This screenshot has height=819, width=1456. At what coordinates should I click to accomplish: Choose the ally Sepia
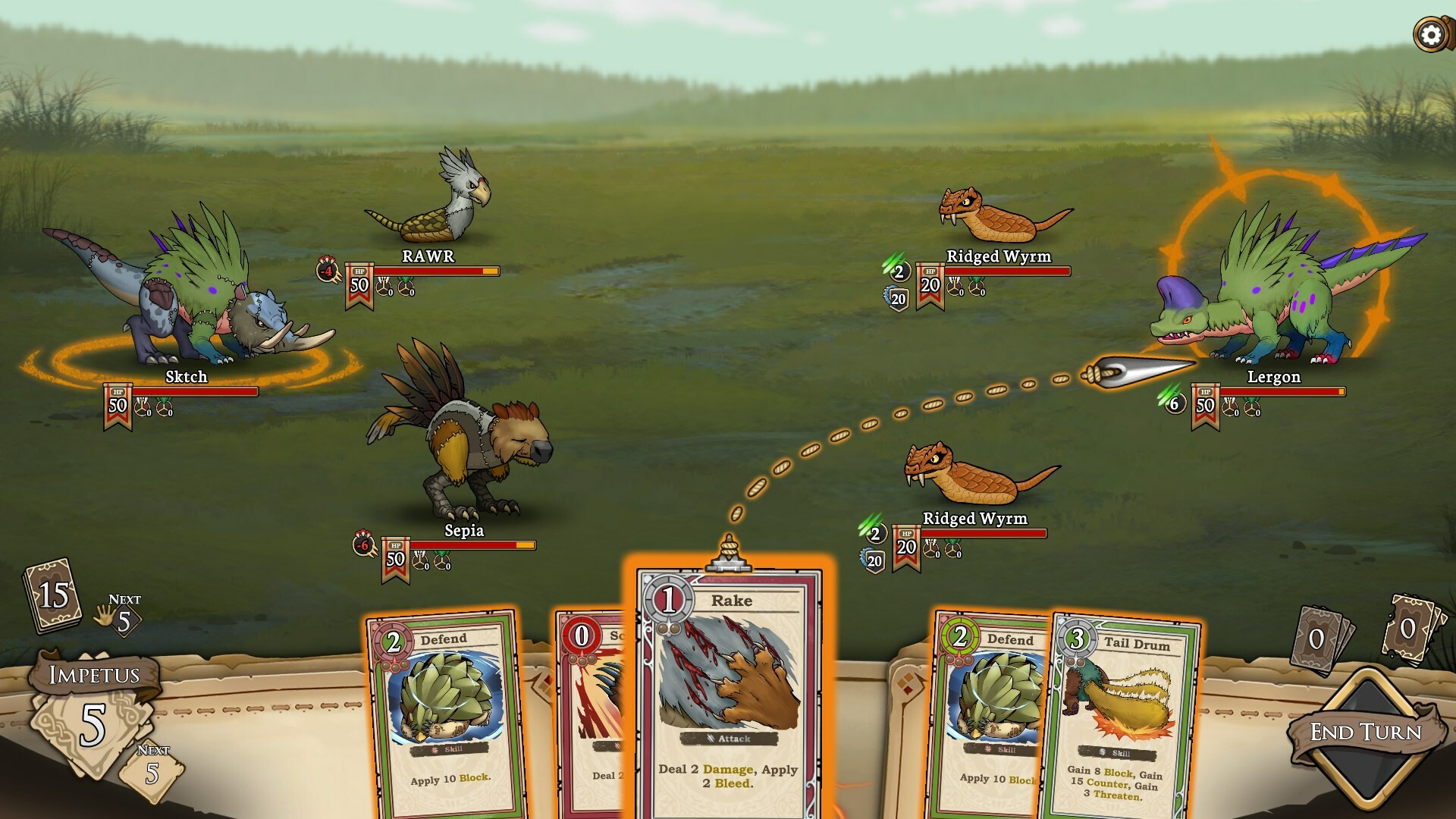pyautogui.click(x=463, y=440)
